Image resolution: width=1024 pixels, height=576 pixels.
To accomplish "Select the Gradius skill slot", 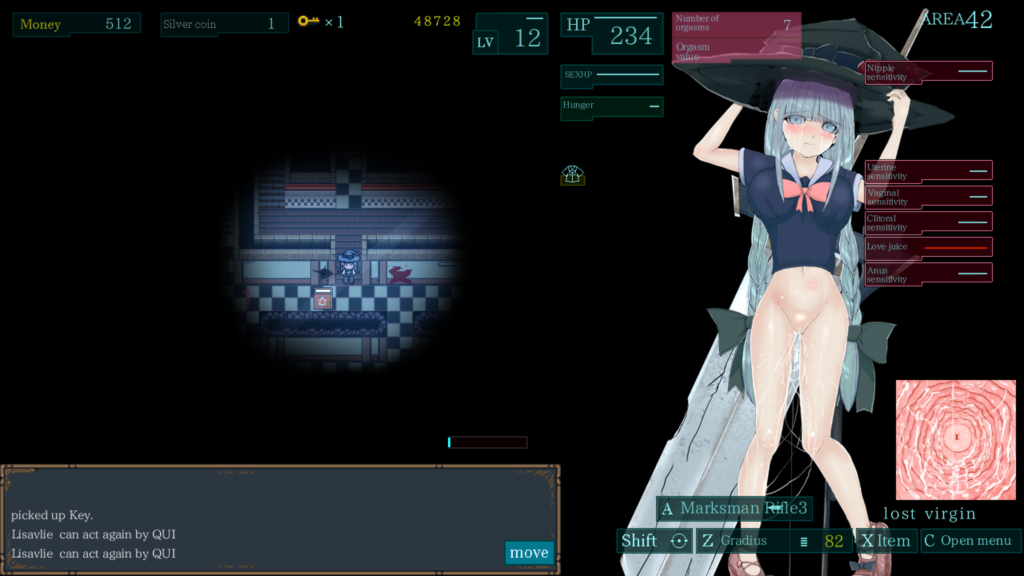I will click(x=774, y=541).
